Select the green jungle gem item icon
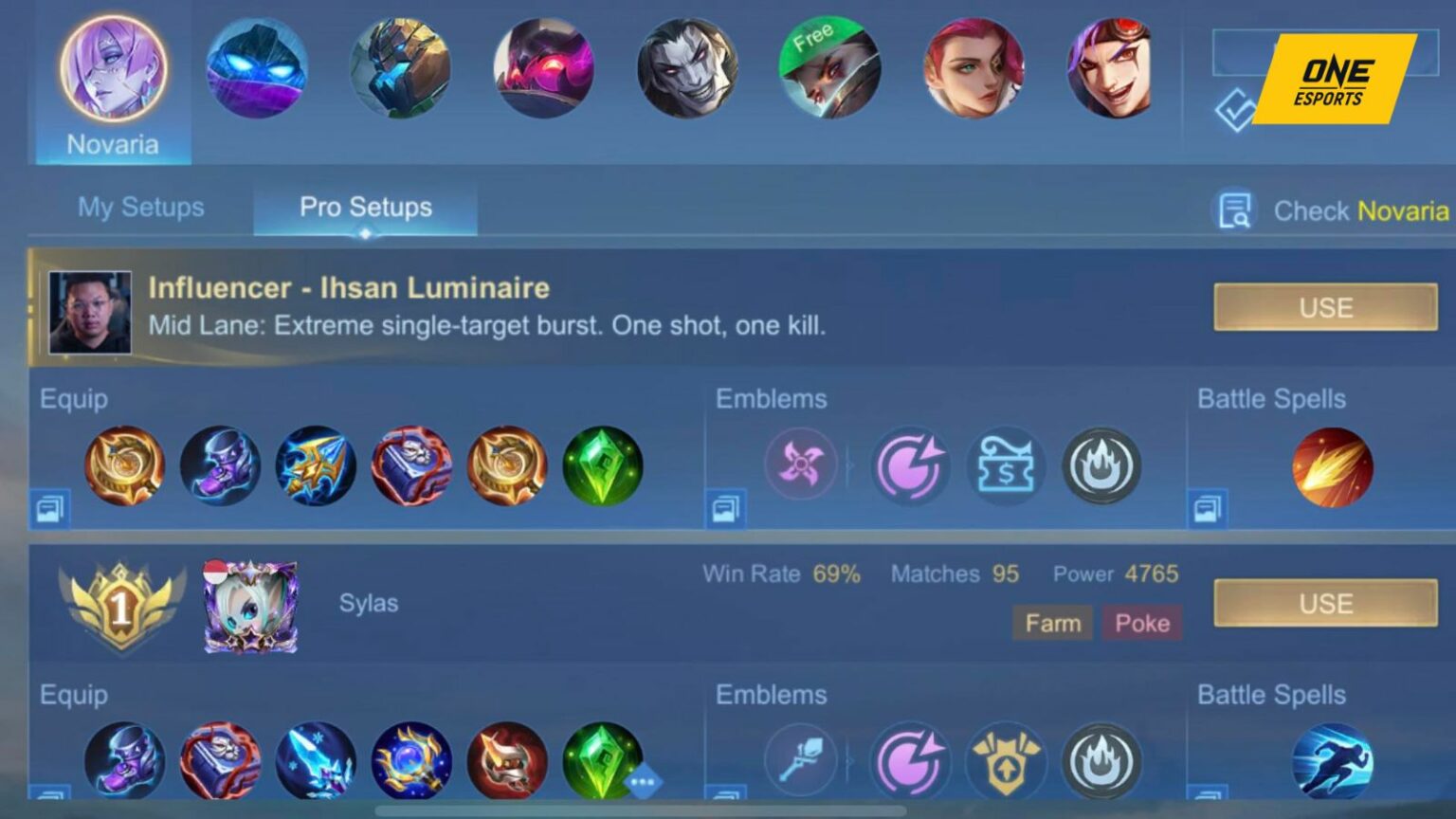Image resolution: width=1456 pixels, height=819 pixels. tap(604, 464)
